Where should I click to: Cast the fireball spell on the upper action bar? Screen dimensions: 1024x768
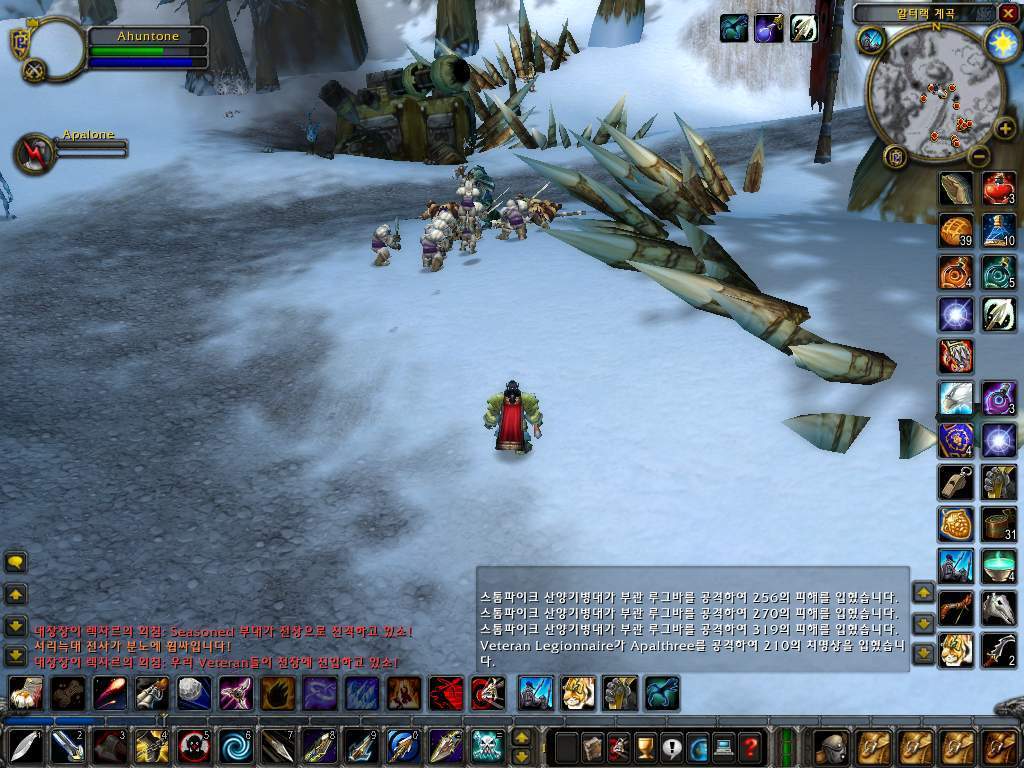(x=110, y=692)
